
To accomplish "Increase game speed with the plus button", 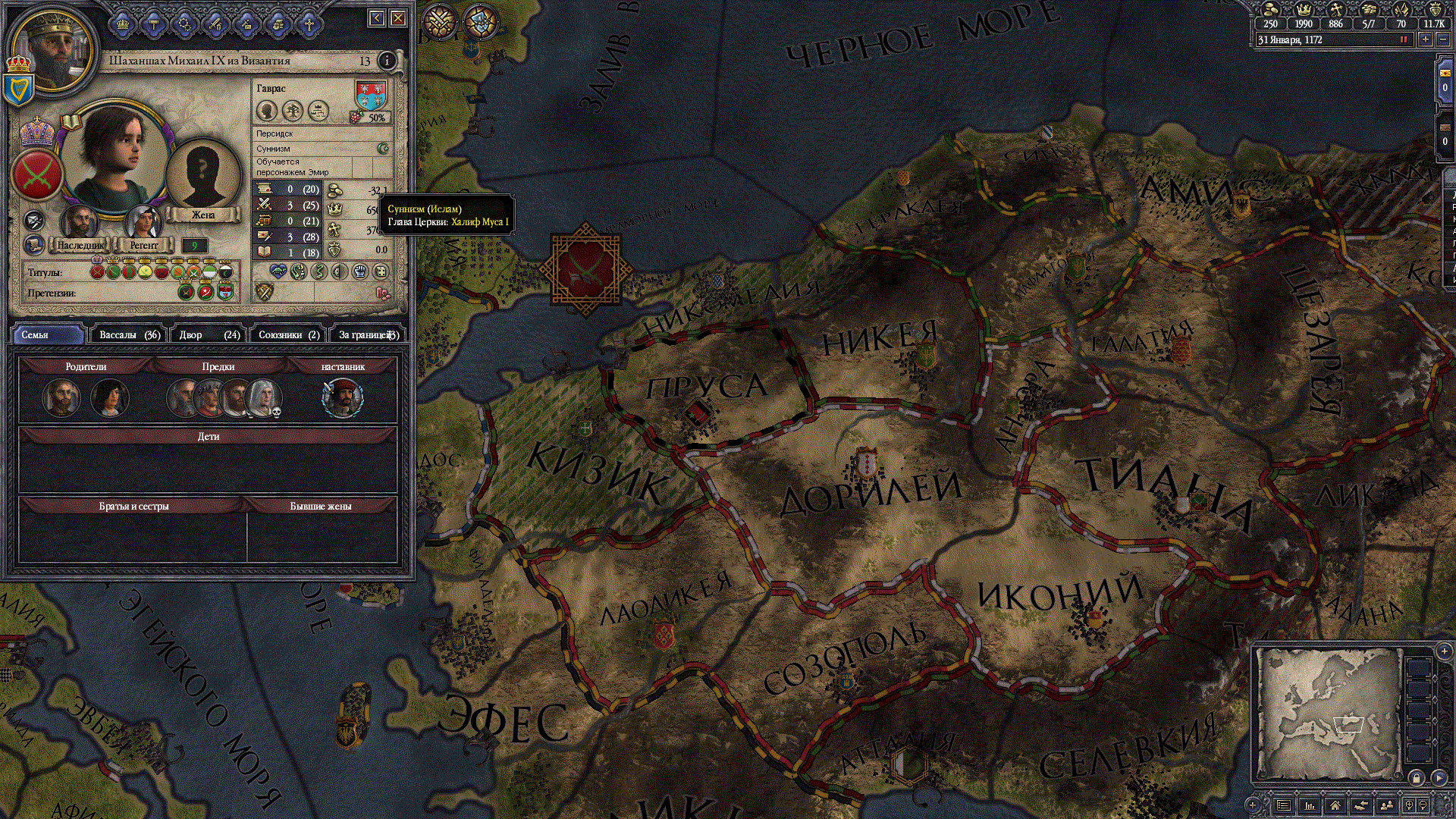I will [x=1426, y=40].
